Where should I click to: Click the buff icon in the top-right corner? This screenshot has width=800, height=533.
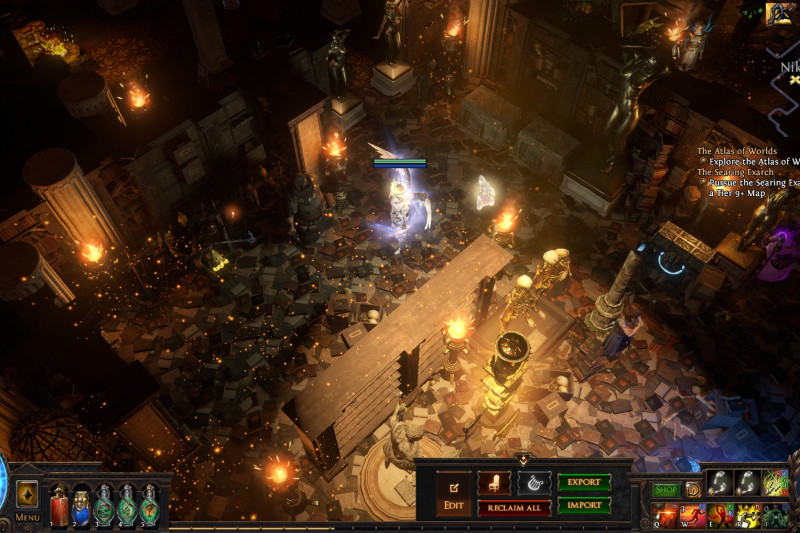click(780, 13)
